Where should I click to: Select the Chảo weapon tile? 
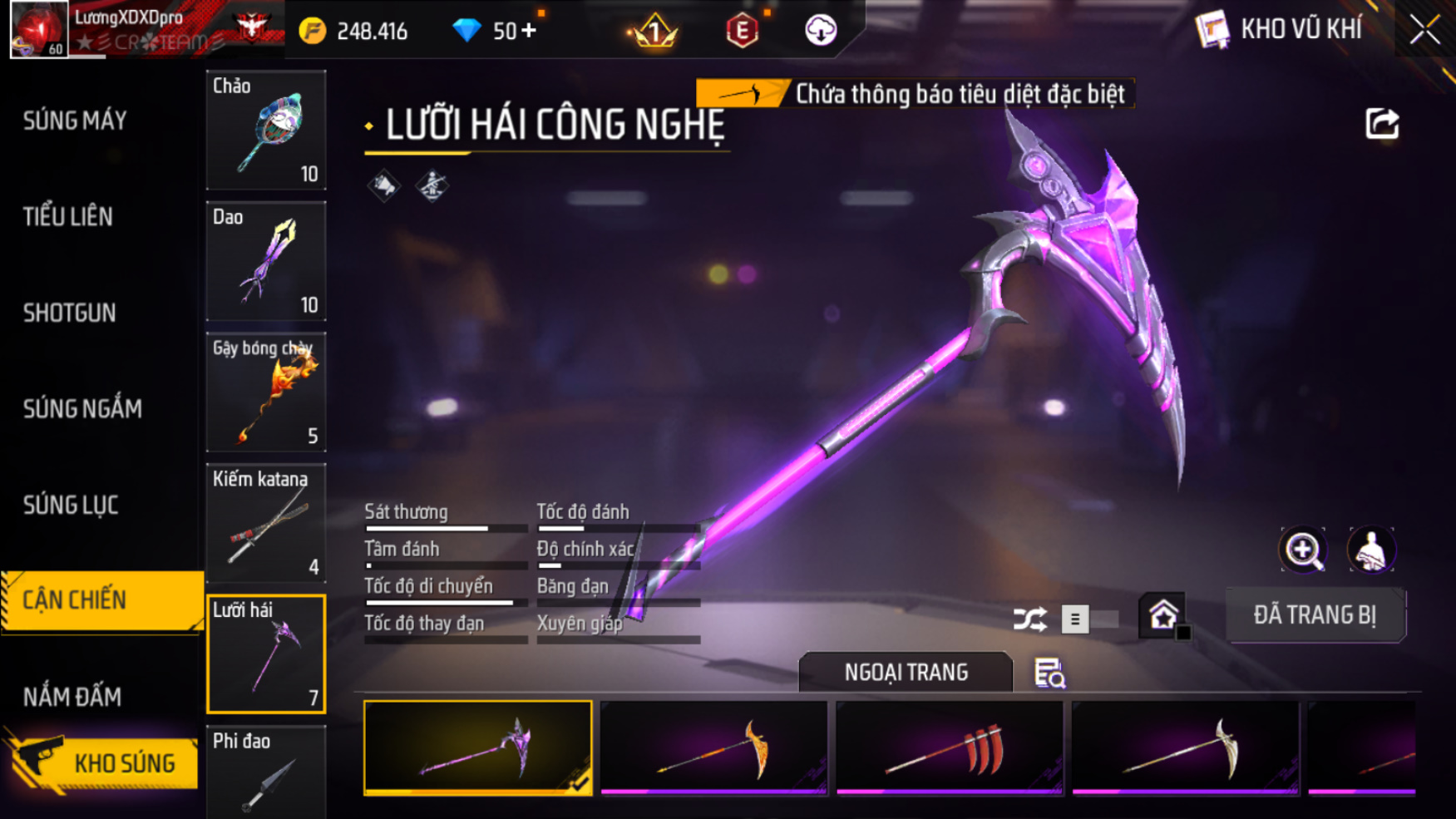coord(266,131)
